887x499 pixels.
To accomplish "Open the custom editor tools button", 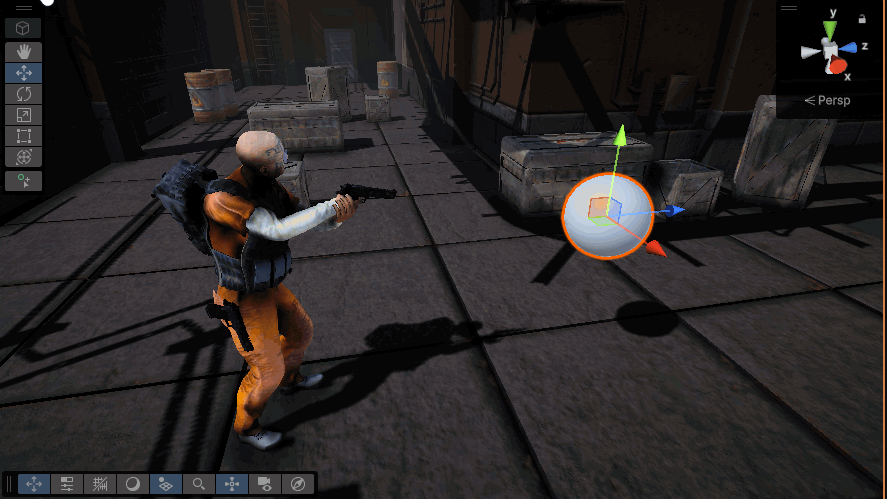I will (x=23, y=181).
